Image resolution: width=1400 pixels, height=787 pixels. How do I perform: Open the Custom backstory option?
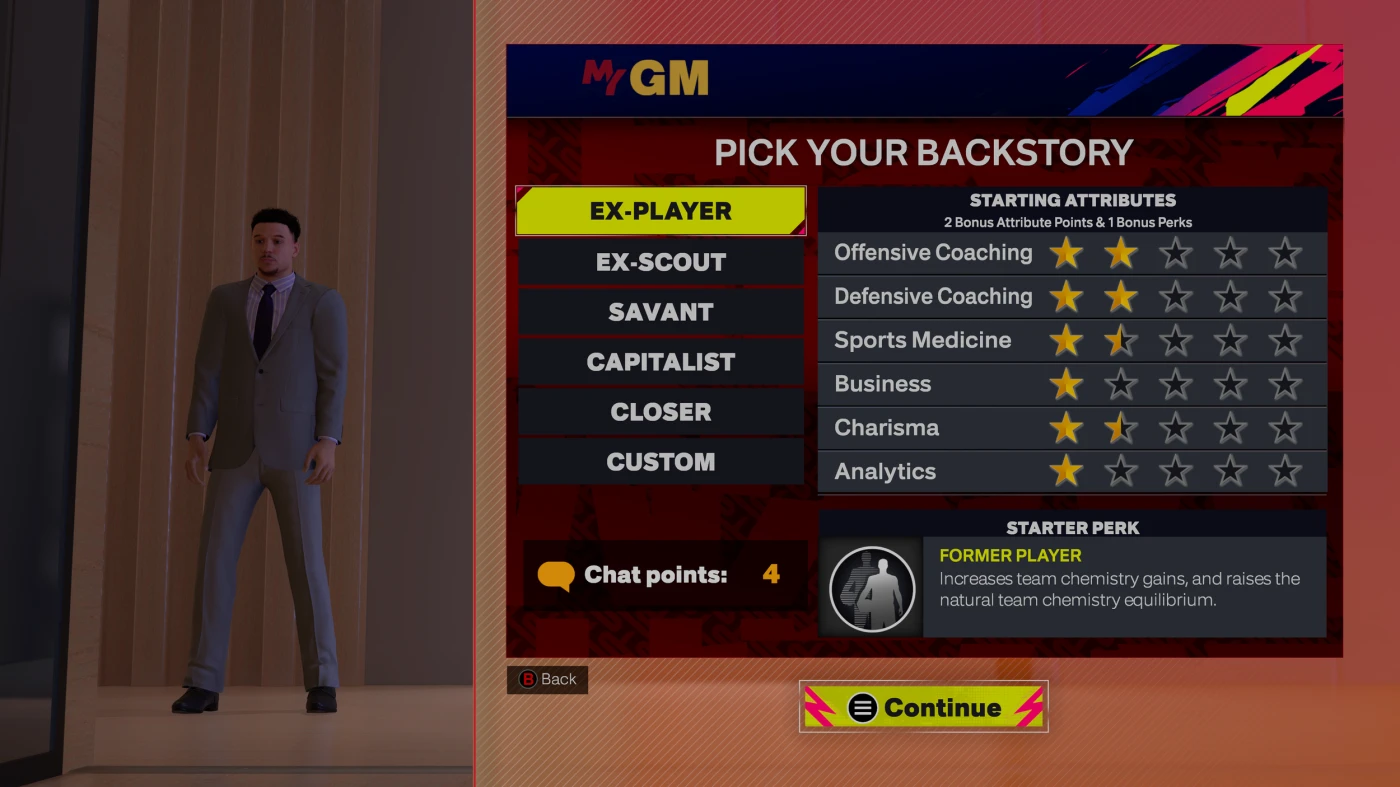660,462
